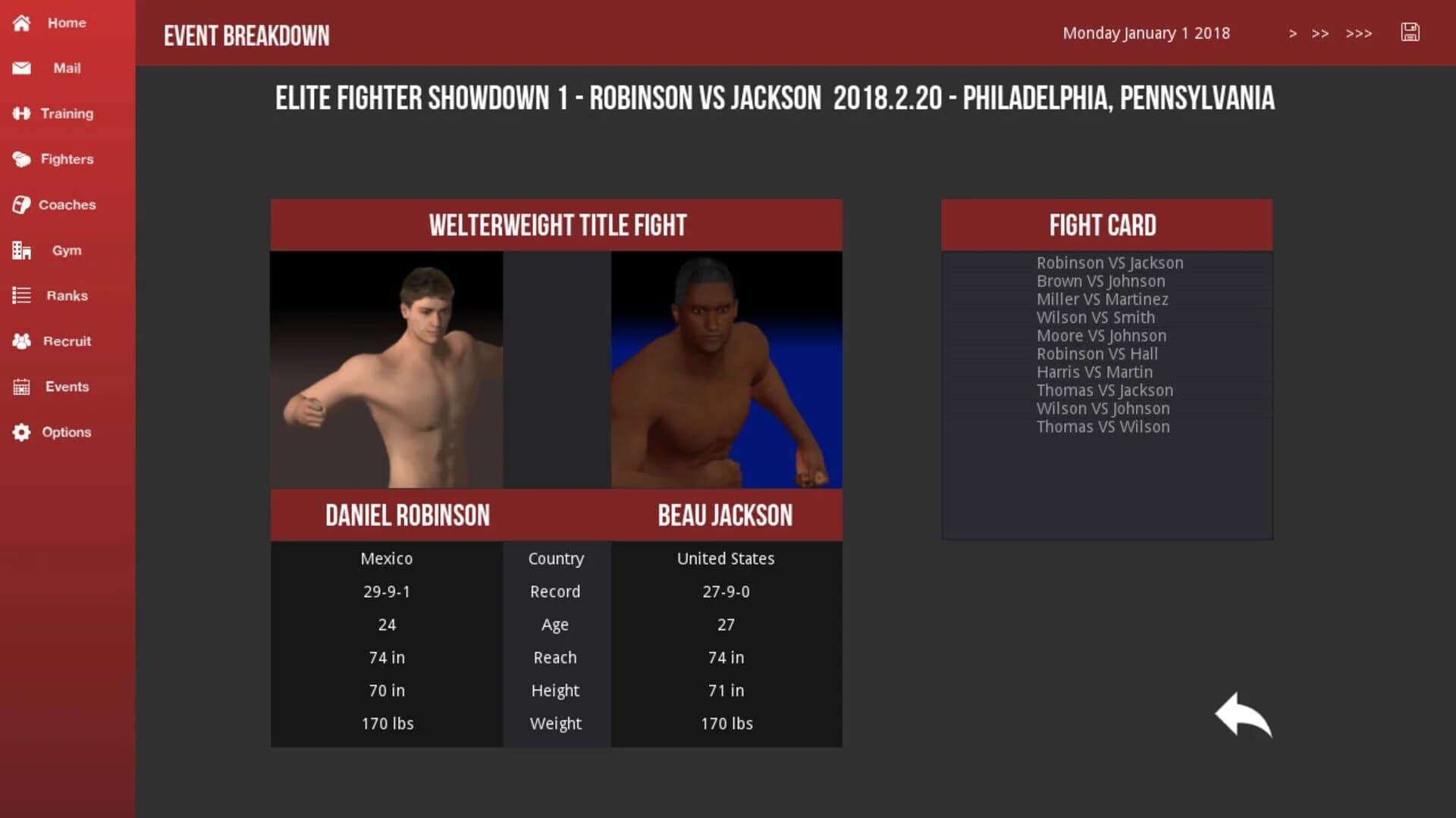Advance time with the double arrow

tap(1320, 33)
